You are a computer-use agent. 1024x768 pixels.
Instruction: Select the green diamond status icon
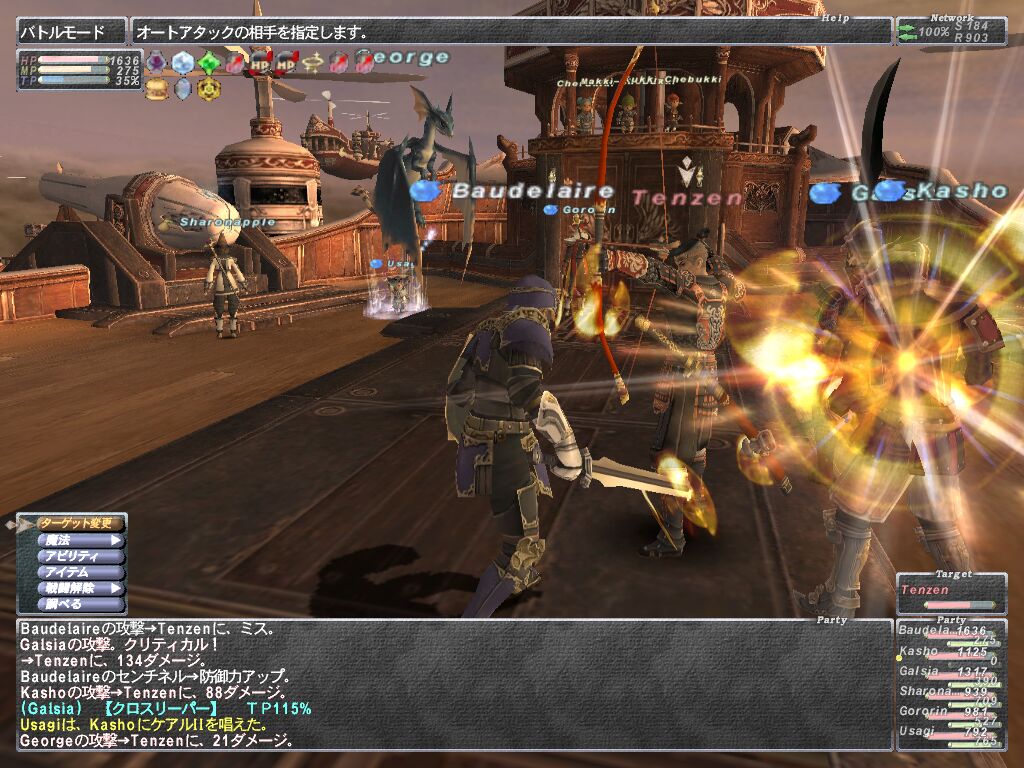coord(208,63)
